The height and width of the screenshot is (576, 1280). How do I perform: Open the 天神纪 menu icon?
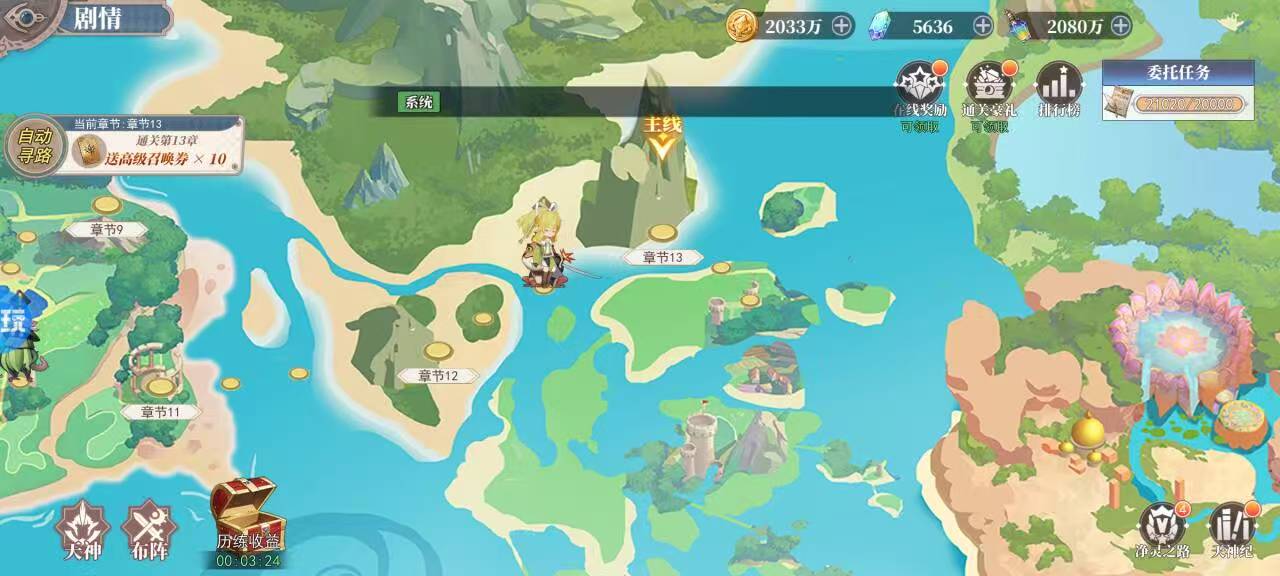click(1232, 527)
